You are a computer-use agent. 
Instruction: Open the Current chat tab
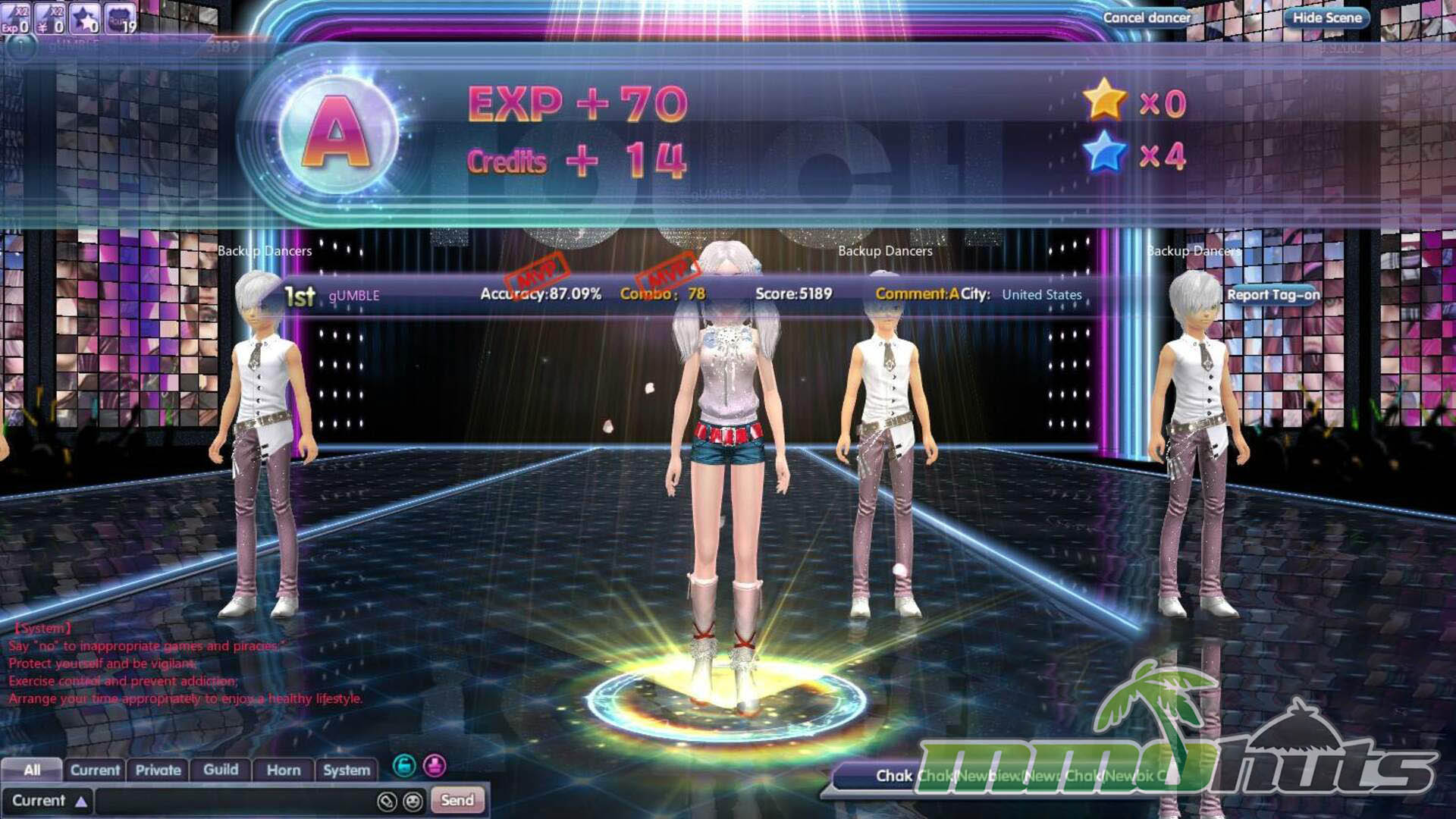click(x=95, y=770)
